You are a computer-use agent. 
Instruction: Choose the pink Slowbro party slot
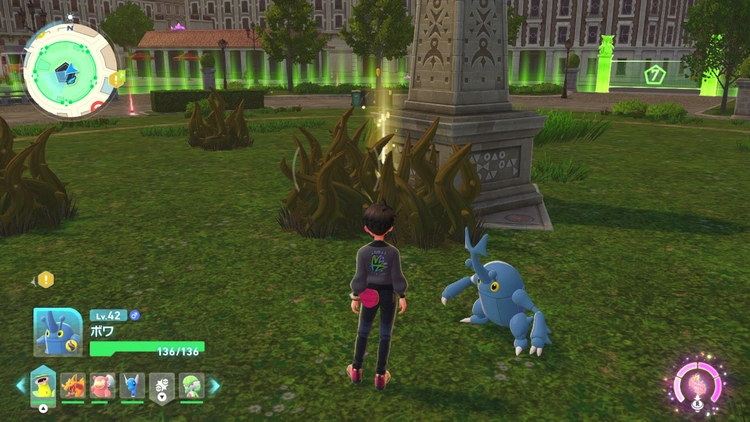[102, 385]
